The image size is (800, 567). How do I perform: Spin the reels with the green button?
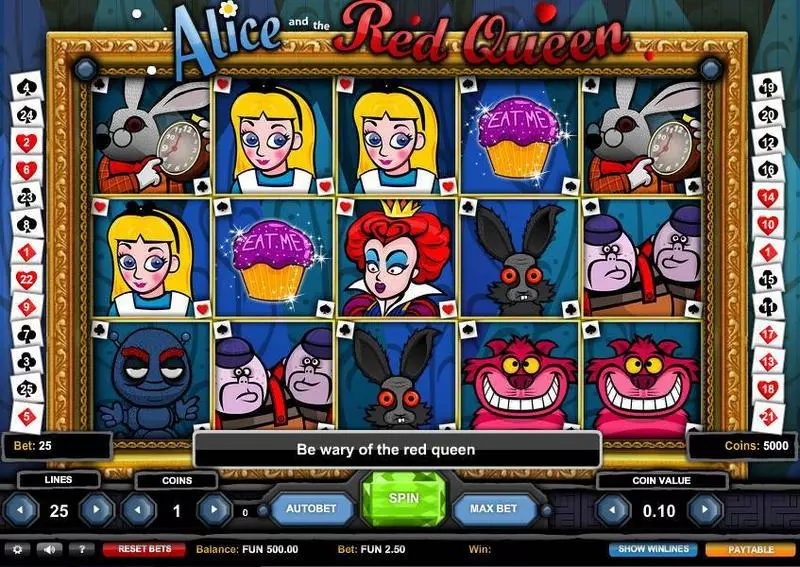(403, 498)
